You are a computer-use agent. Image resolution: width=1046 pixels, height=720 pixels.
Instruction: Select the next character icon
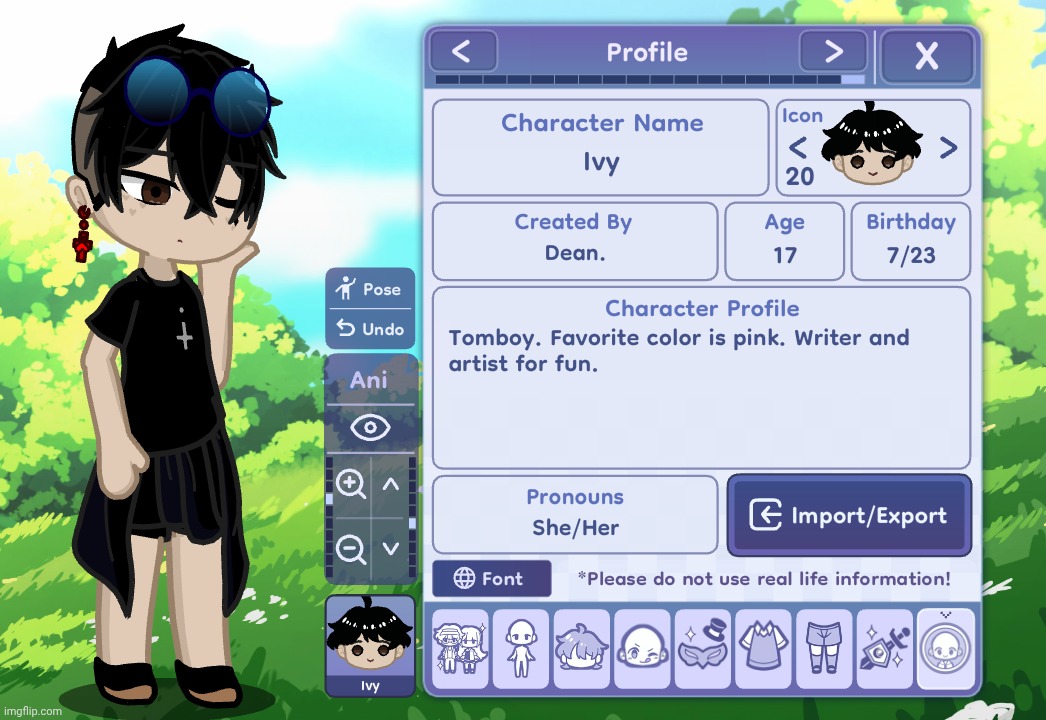(948, 149)
